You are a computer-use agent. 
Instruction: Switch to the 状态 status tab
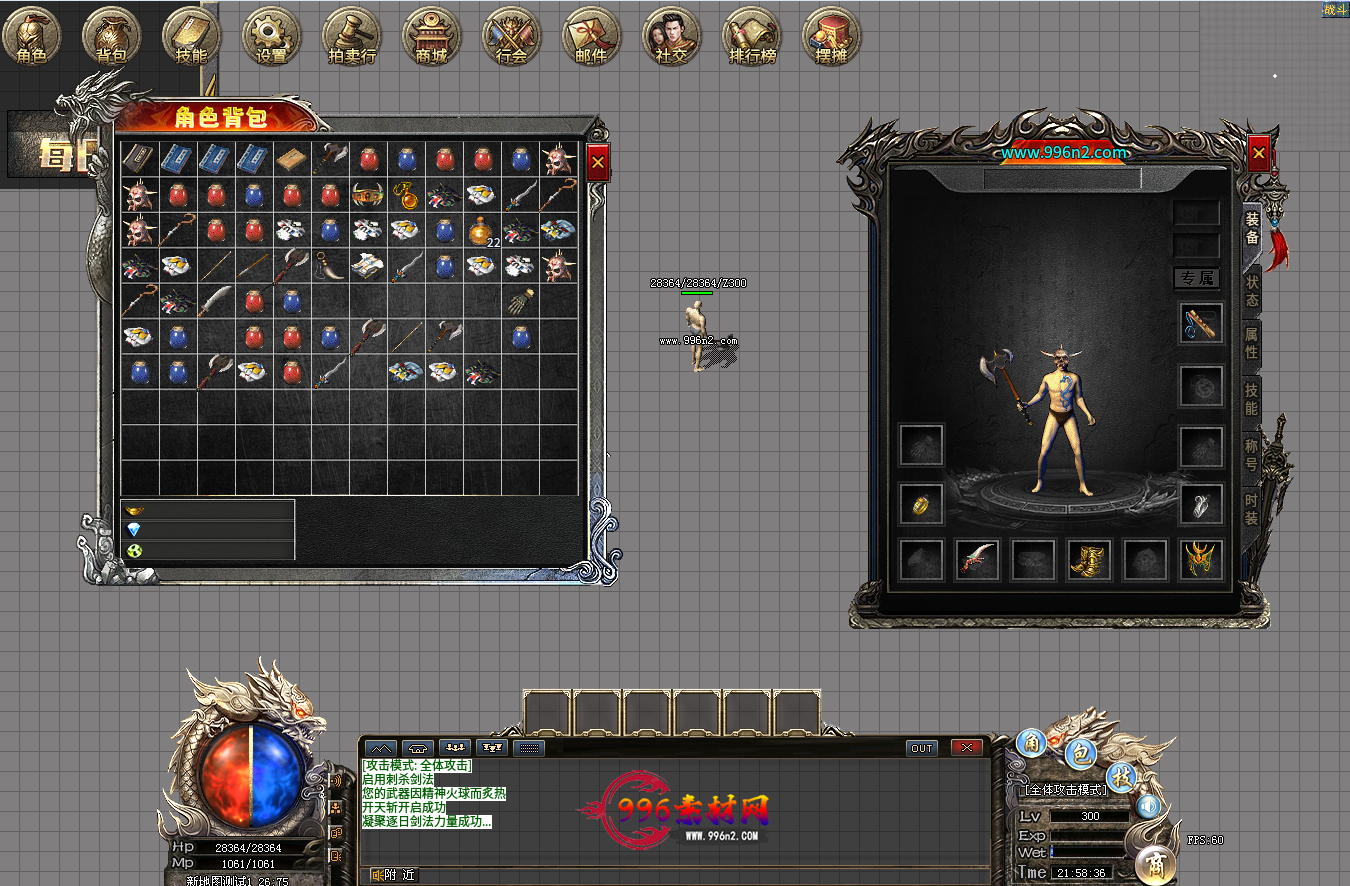point(1251,289)
